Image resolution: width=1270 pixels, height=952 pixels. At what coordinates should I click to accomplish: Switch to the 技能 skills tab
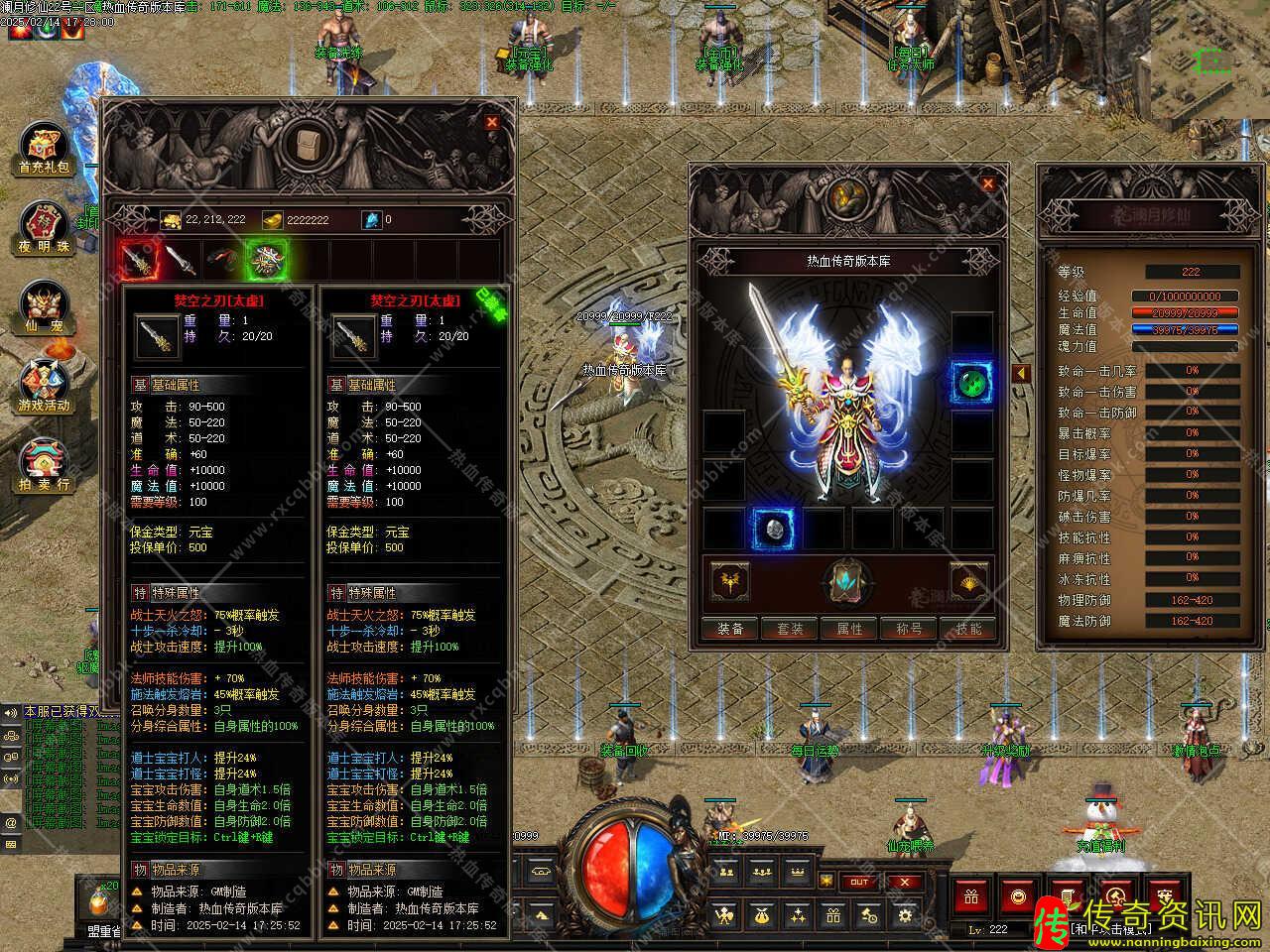tap(968, 629)
